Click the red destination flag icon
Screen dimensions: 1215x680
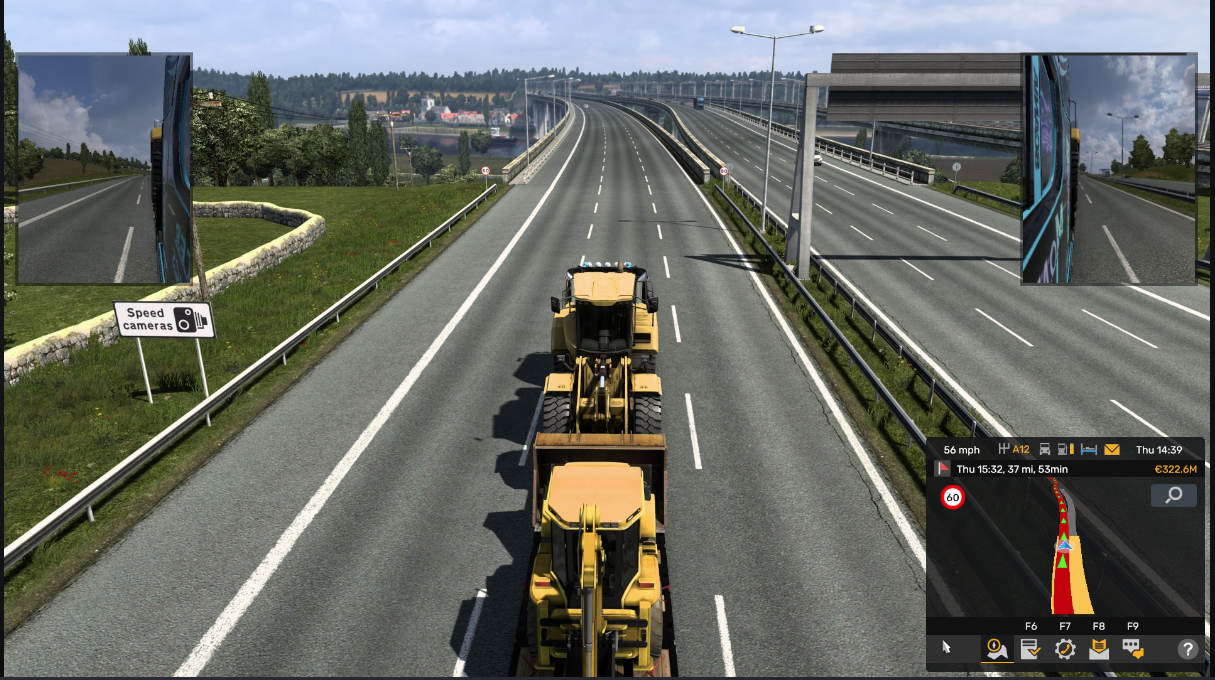(942, 469)
